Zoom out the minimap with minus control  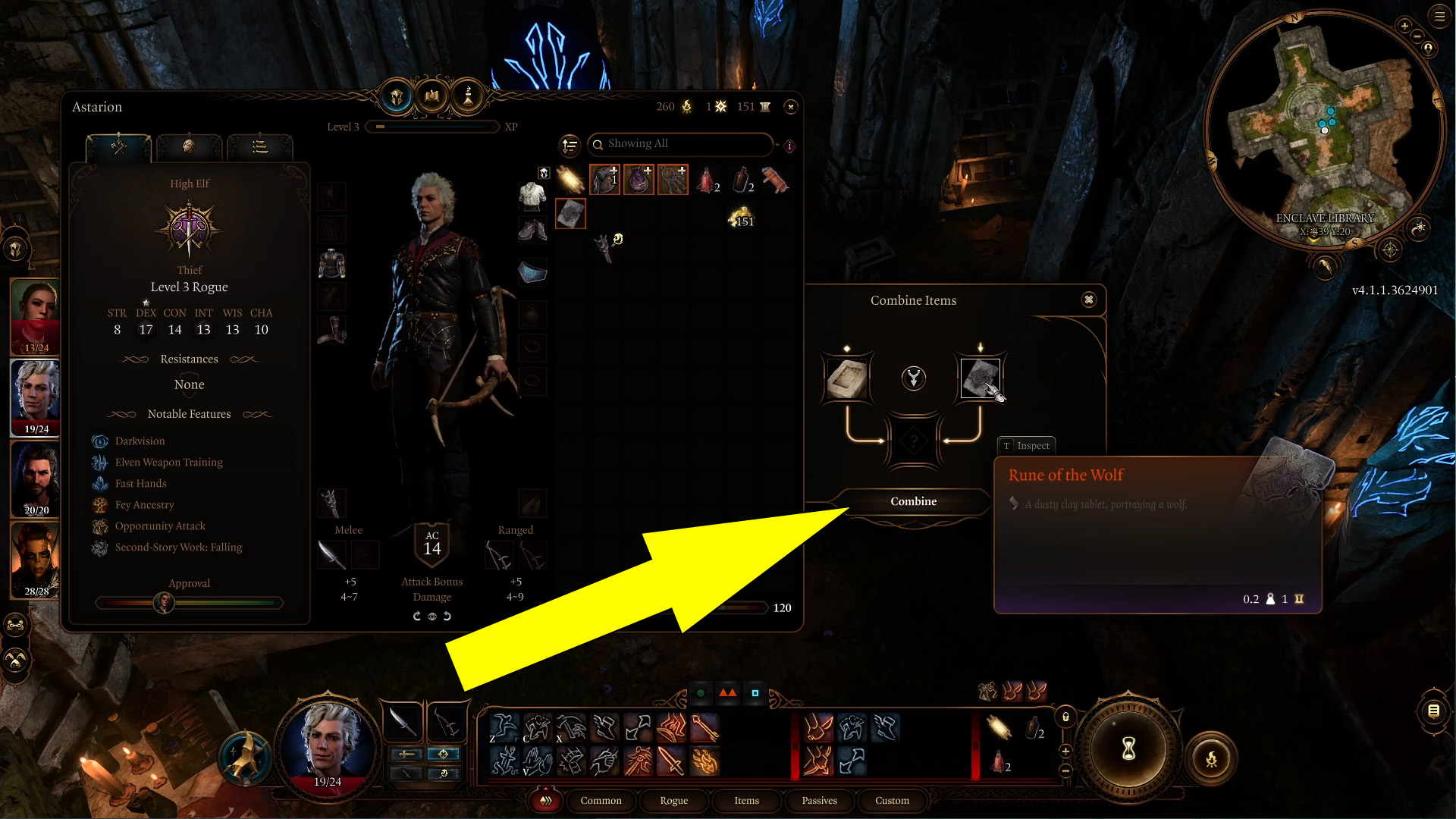(x=1417, y=36)
